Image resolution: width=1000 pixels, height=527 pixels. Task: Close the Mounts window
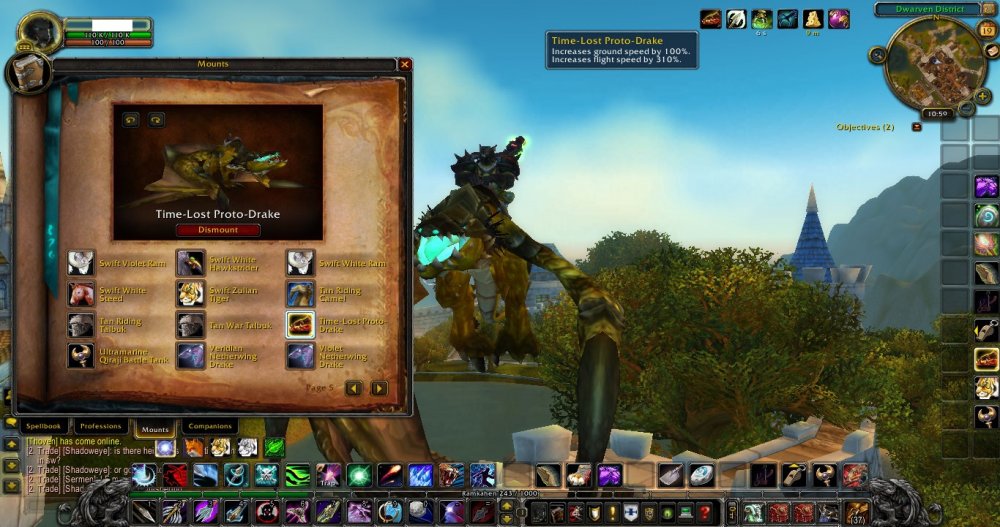tap(405, 64)
